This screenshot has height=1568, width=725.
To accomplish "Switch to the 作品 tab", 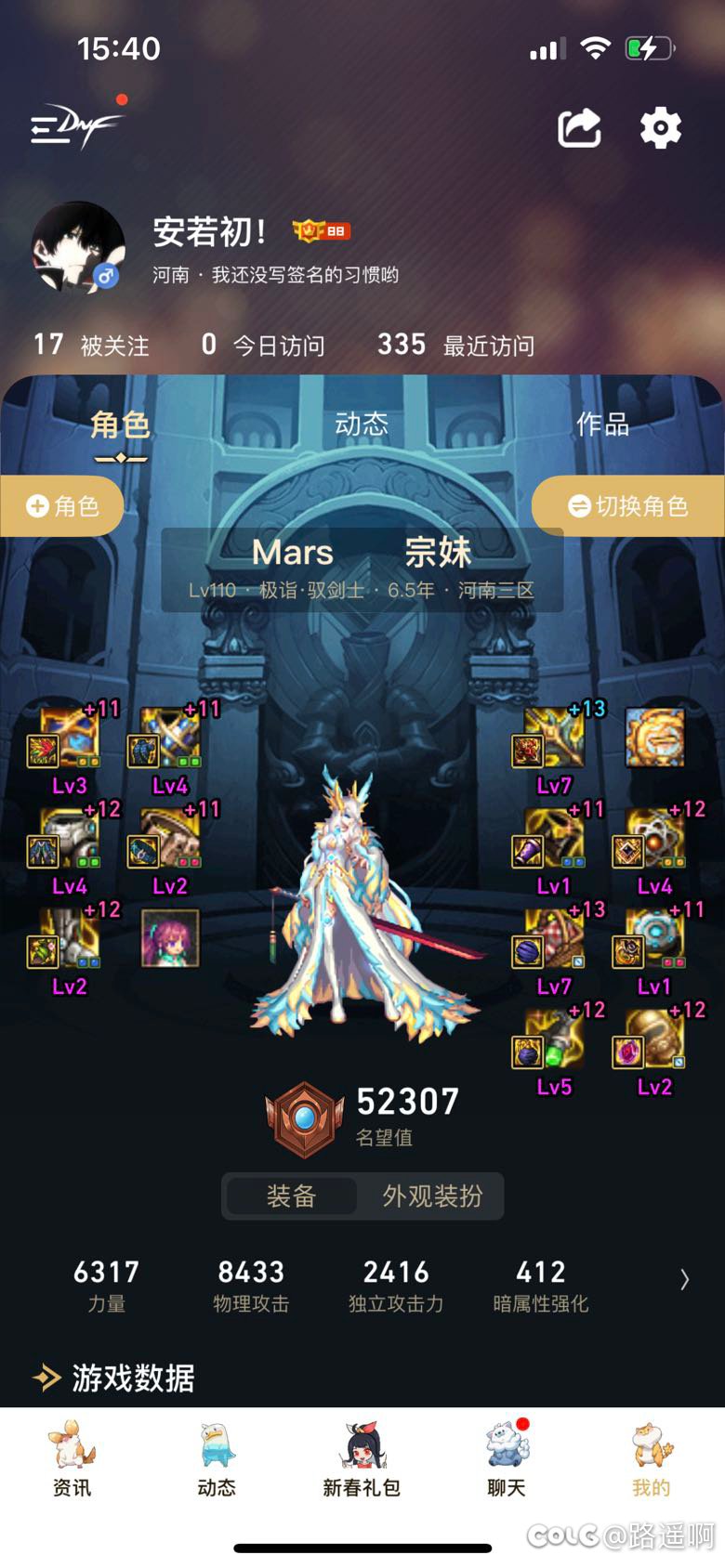I will coord(602,425).
